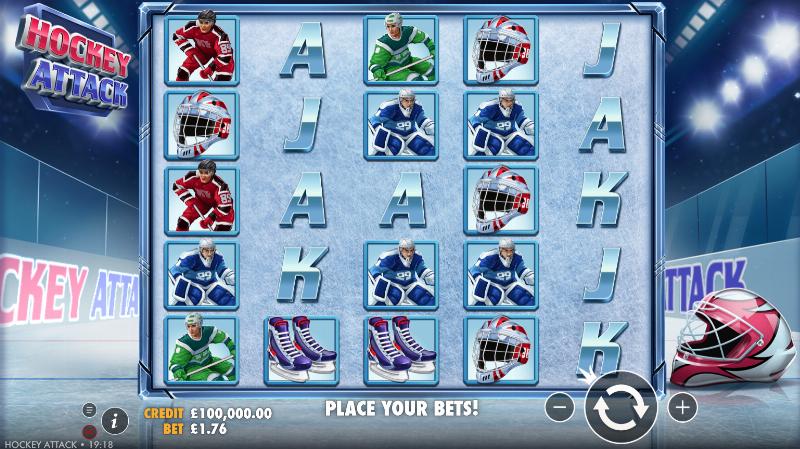Open the hamburger menu
Screen dimensions: 800x449
(x=89, y=409)
